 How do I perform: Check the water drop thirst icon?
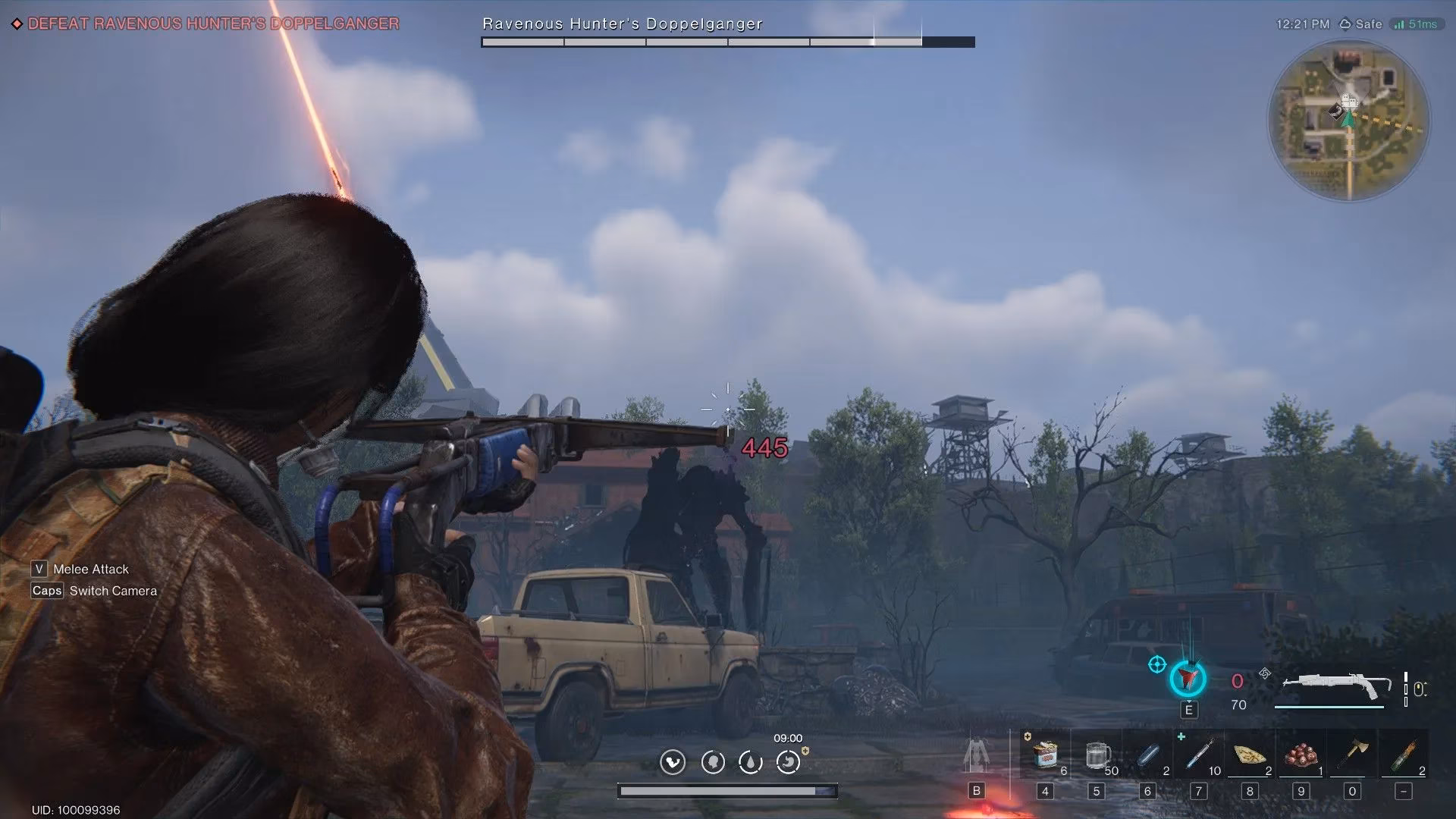coord(750,761)
